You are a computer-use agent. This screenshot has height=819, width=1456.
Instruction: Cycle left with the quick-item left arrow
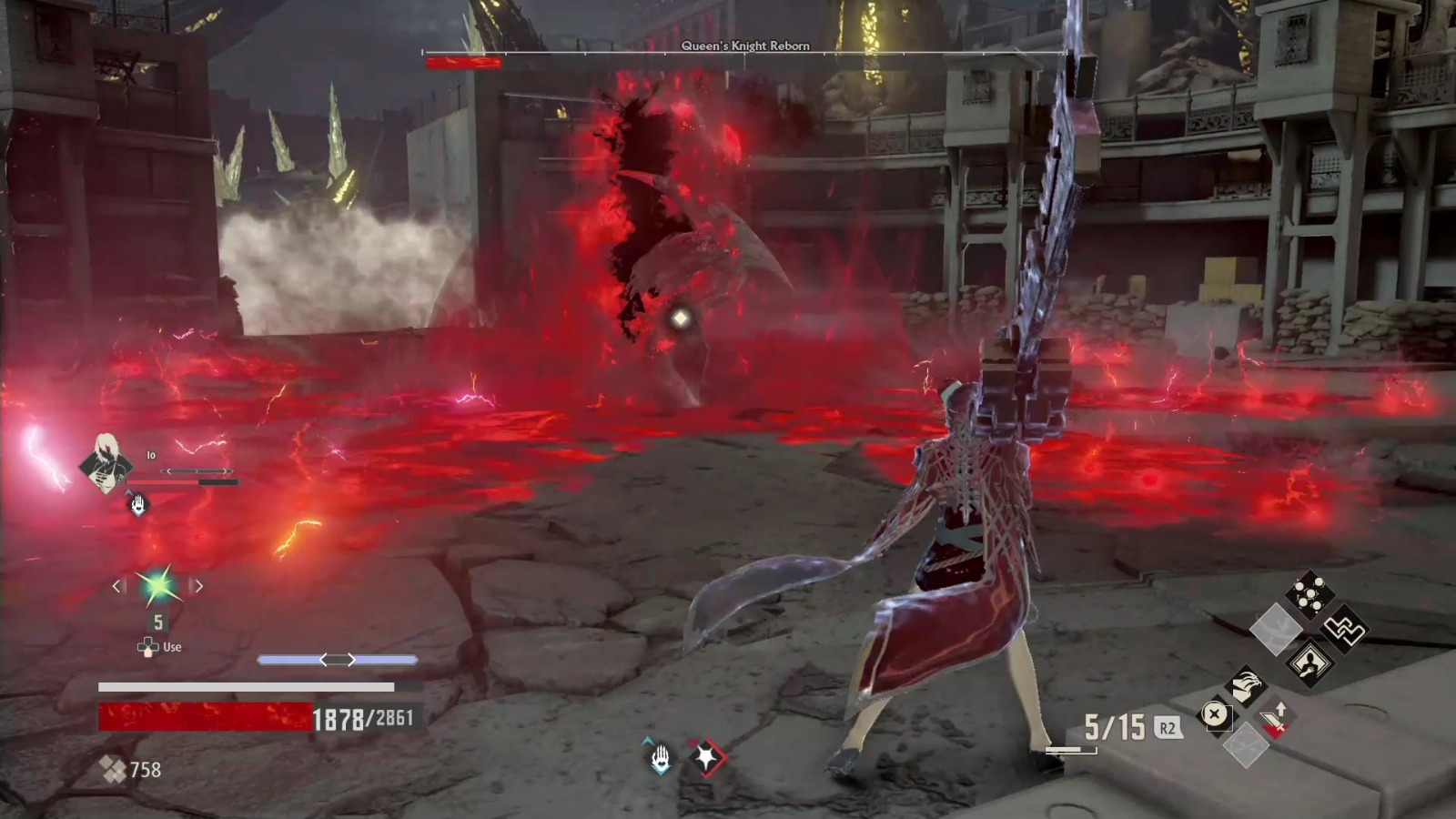(117, 586)
